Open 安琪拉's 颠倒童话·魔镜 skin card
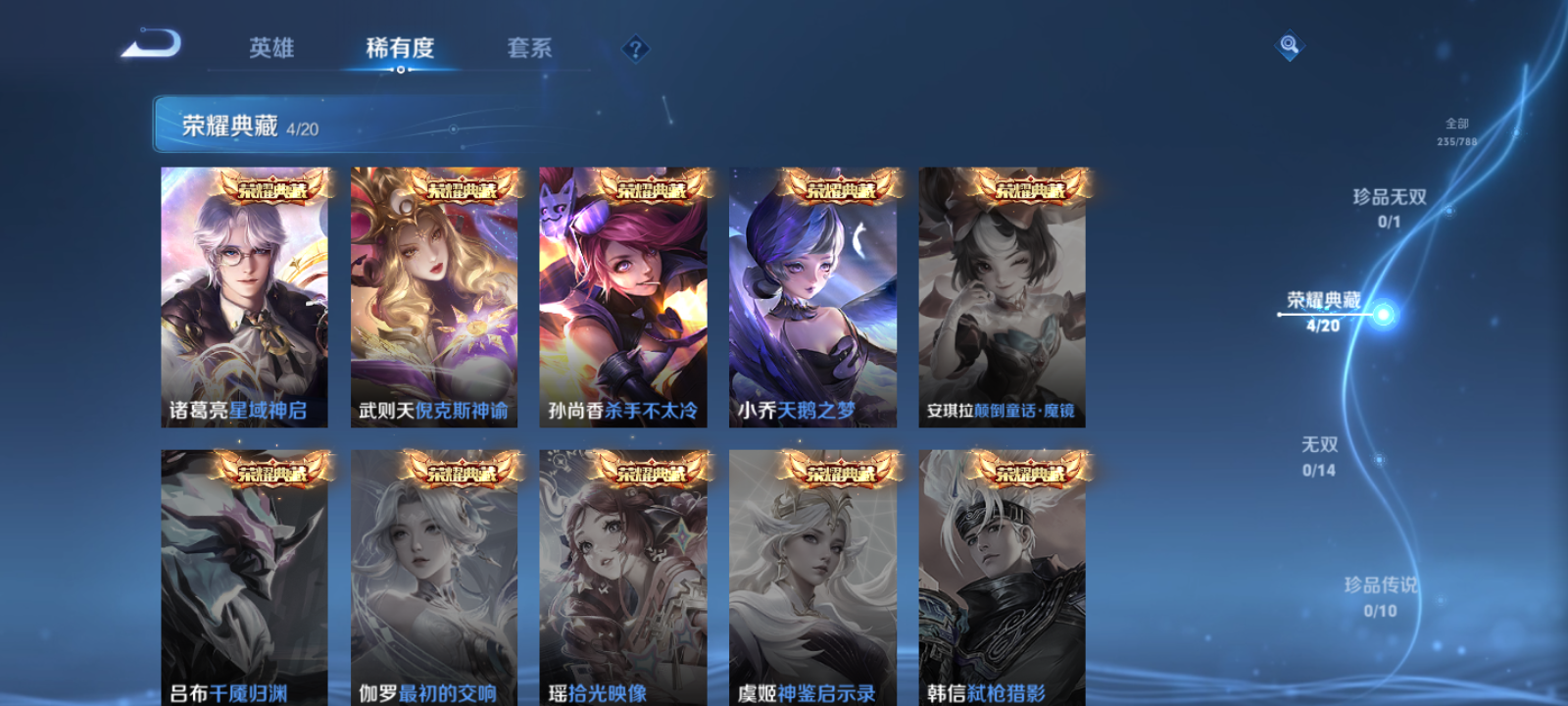This screenshot has width=1568, height=706. coord(1003,294)
